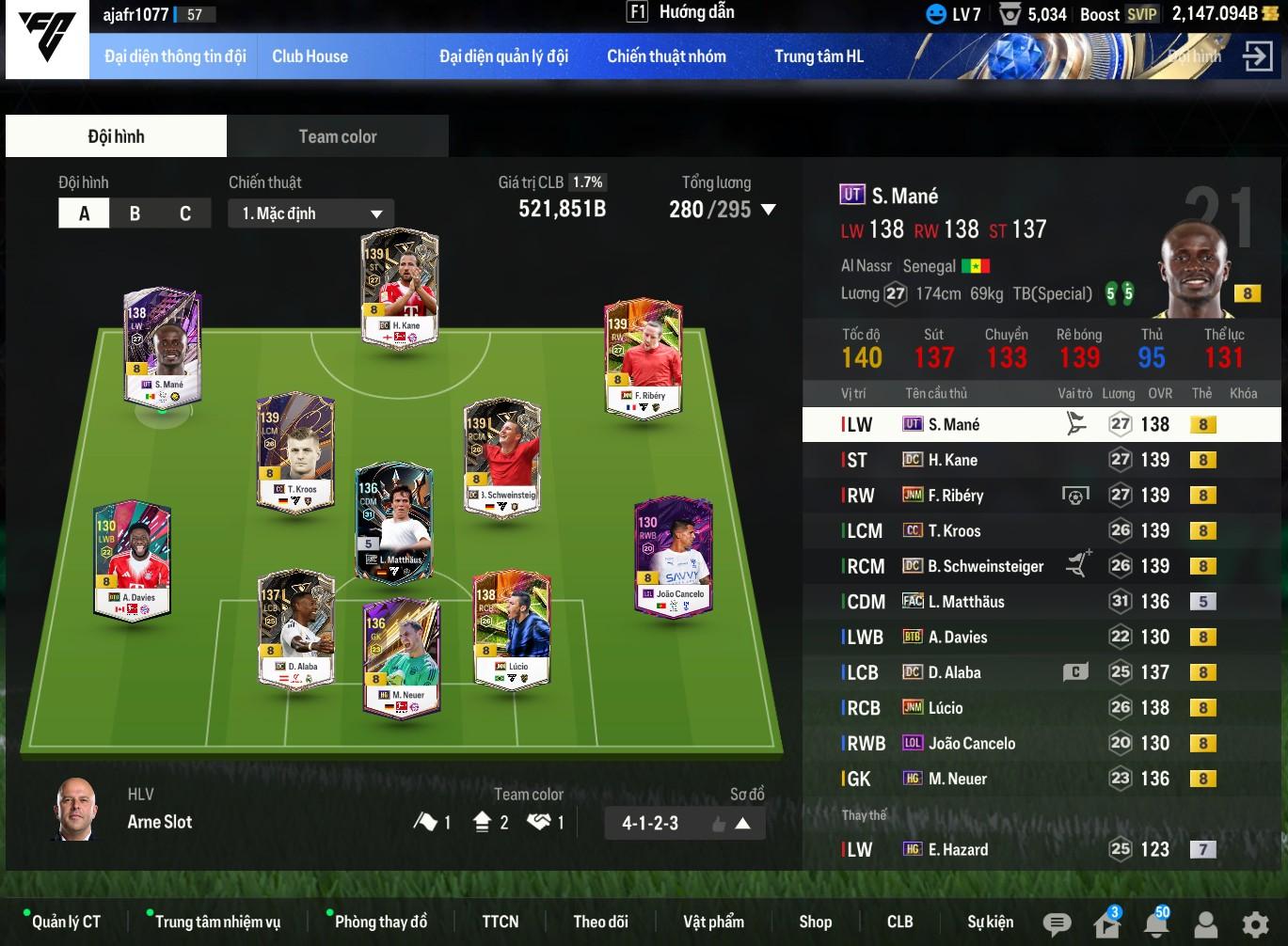
Task: Select squad preset B
Action: (135, 213)
